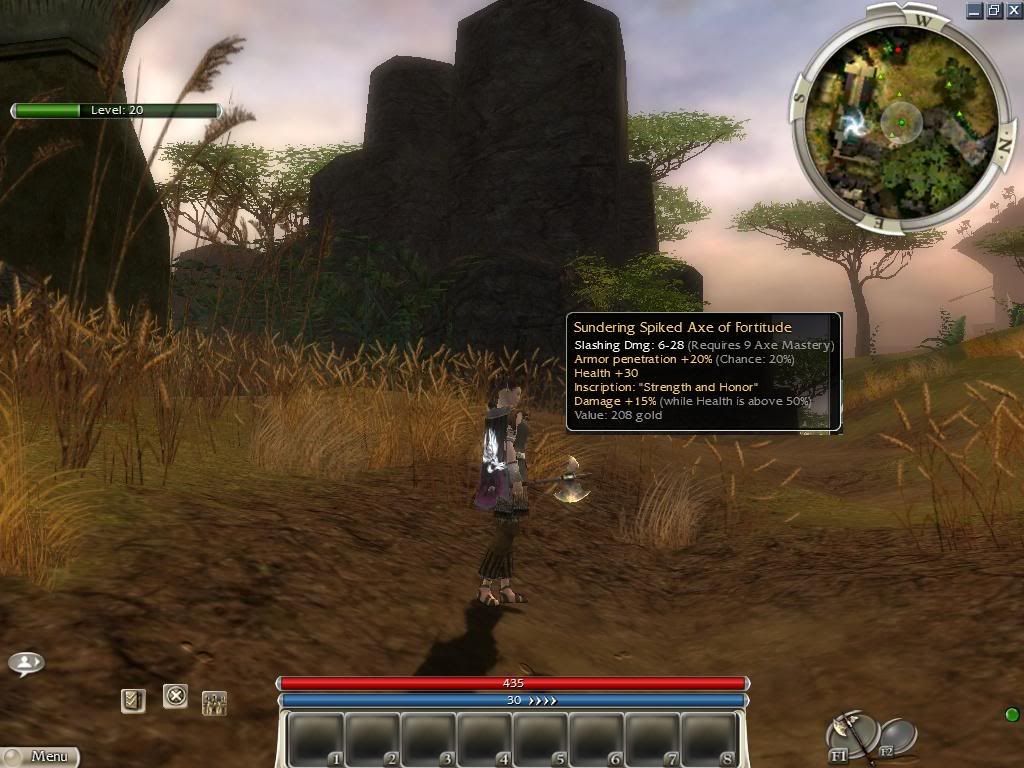
Task: Open the chat speech bubble icon
Action: [x=26, y=662]
